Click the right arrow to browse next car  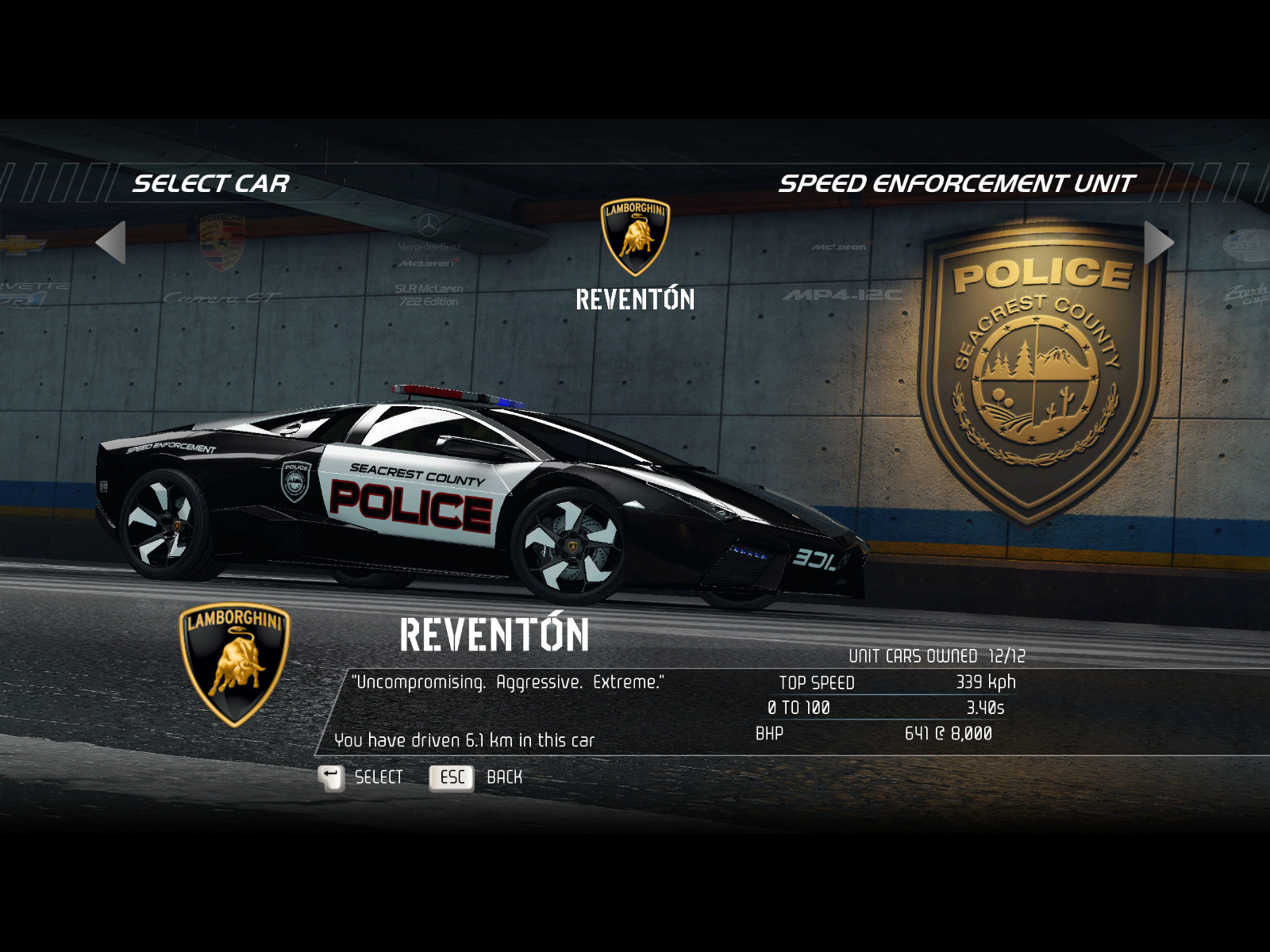click(x=1158, y=242)
